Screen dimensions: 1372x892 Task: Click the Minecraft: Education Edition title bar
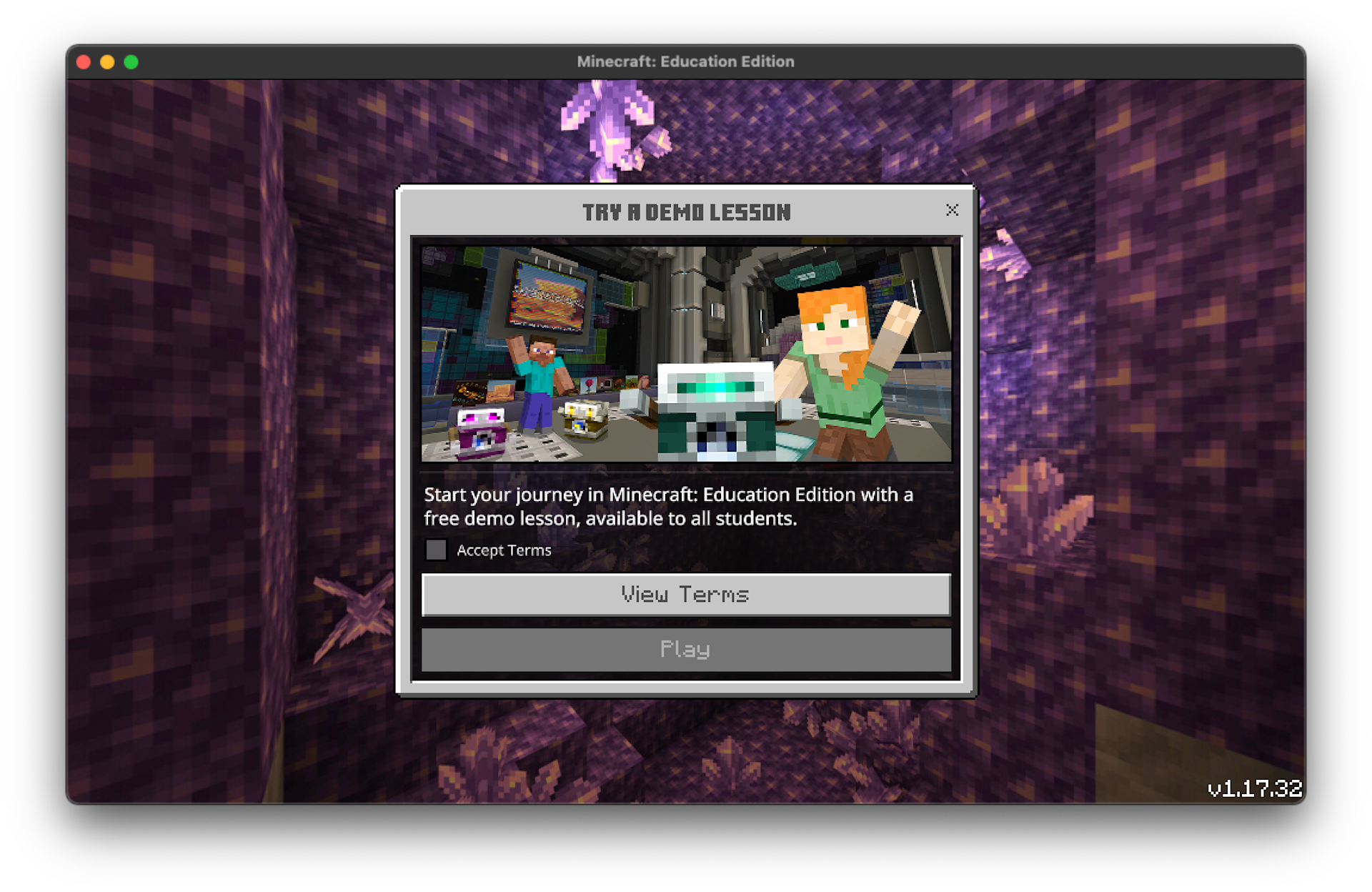(x=686, y=61)
